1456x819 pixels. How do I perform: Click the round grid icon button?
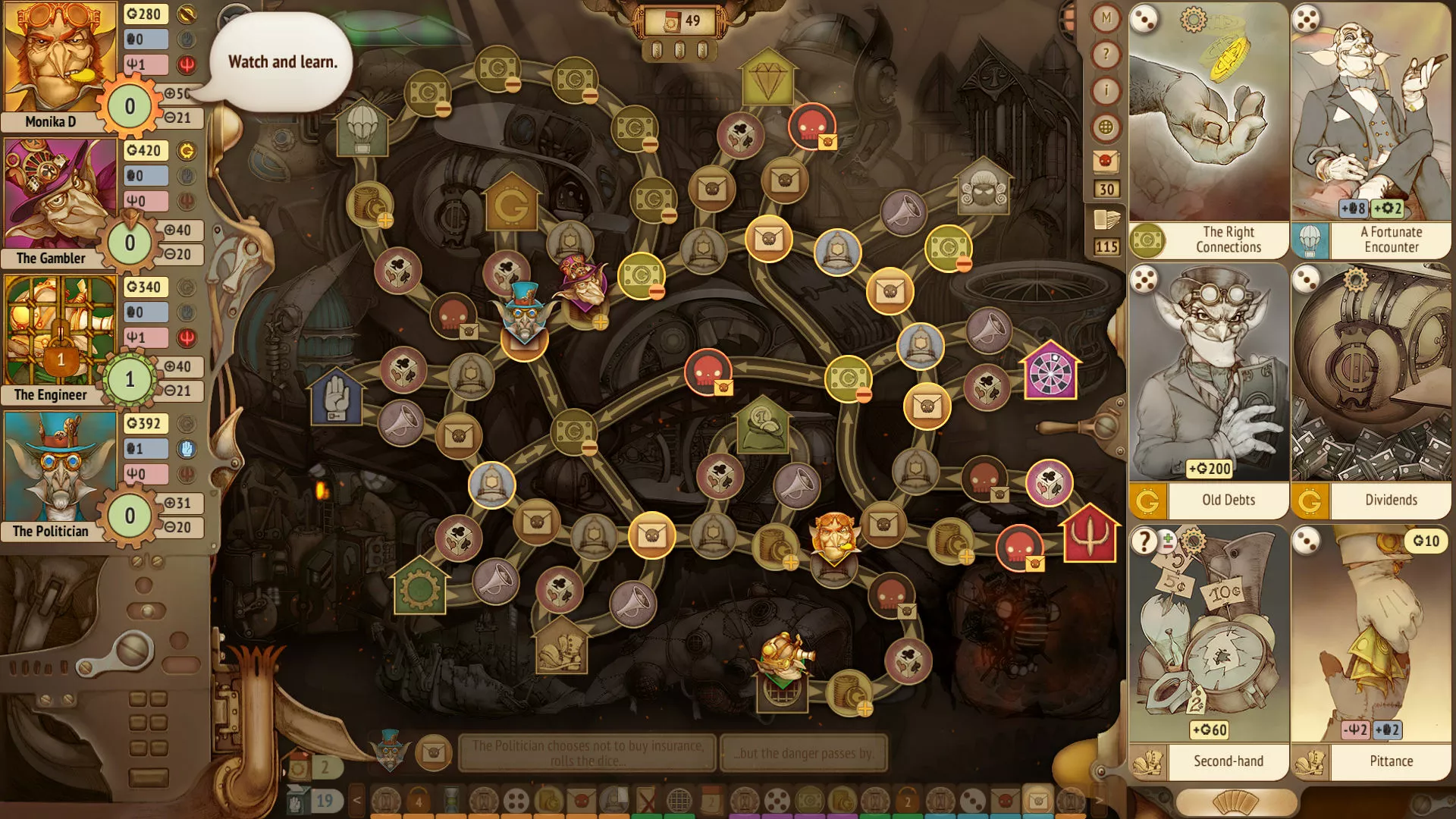tap(1106, 127)
